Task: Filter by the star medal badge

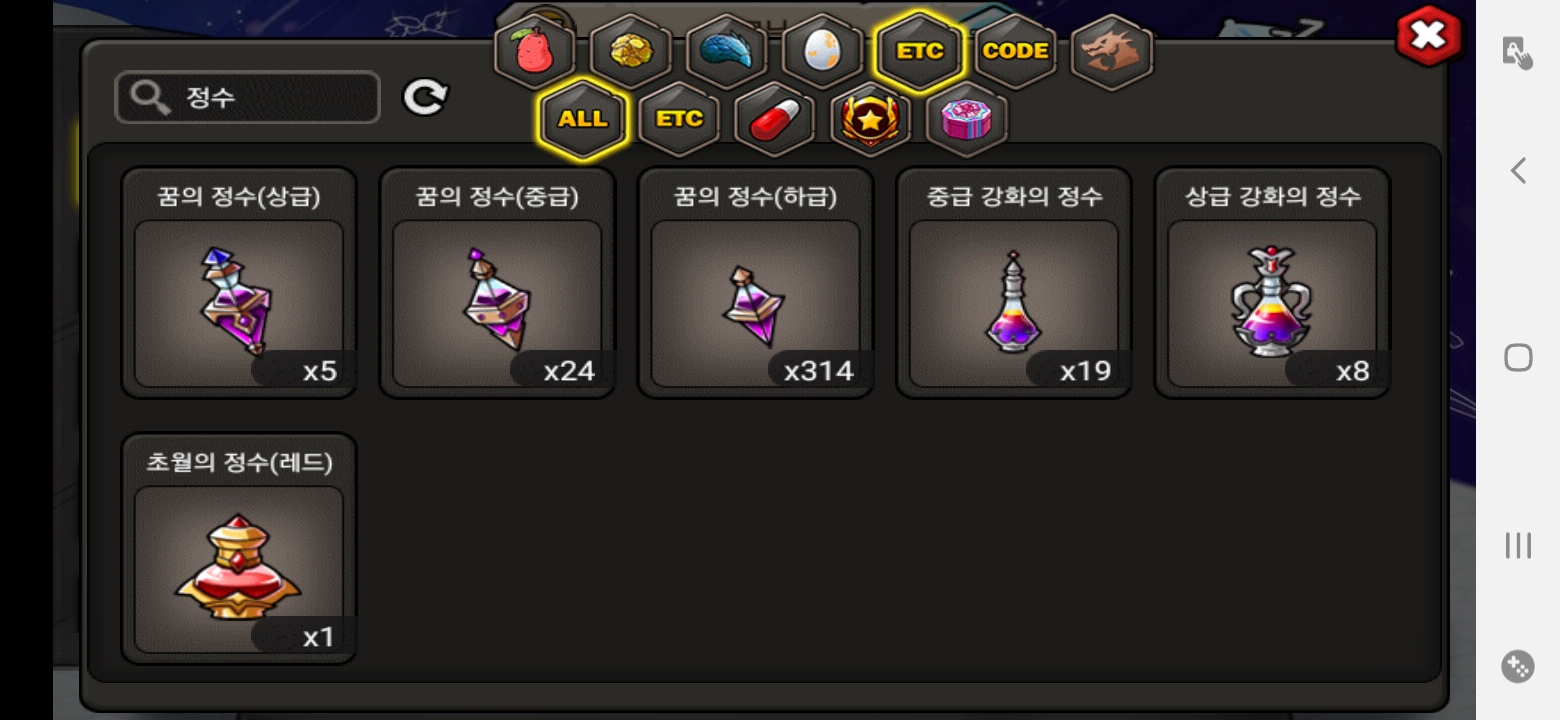Action: [x=871, y=119]
